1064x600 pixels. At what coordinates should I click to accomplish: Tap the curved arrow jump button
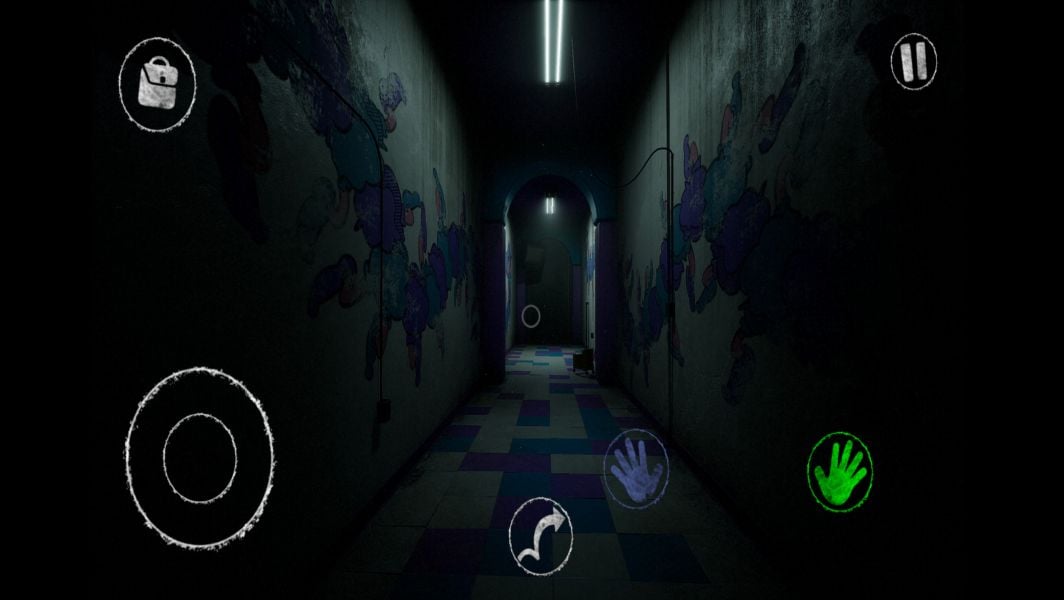coord(540,536)
